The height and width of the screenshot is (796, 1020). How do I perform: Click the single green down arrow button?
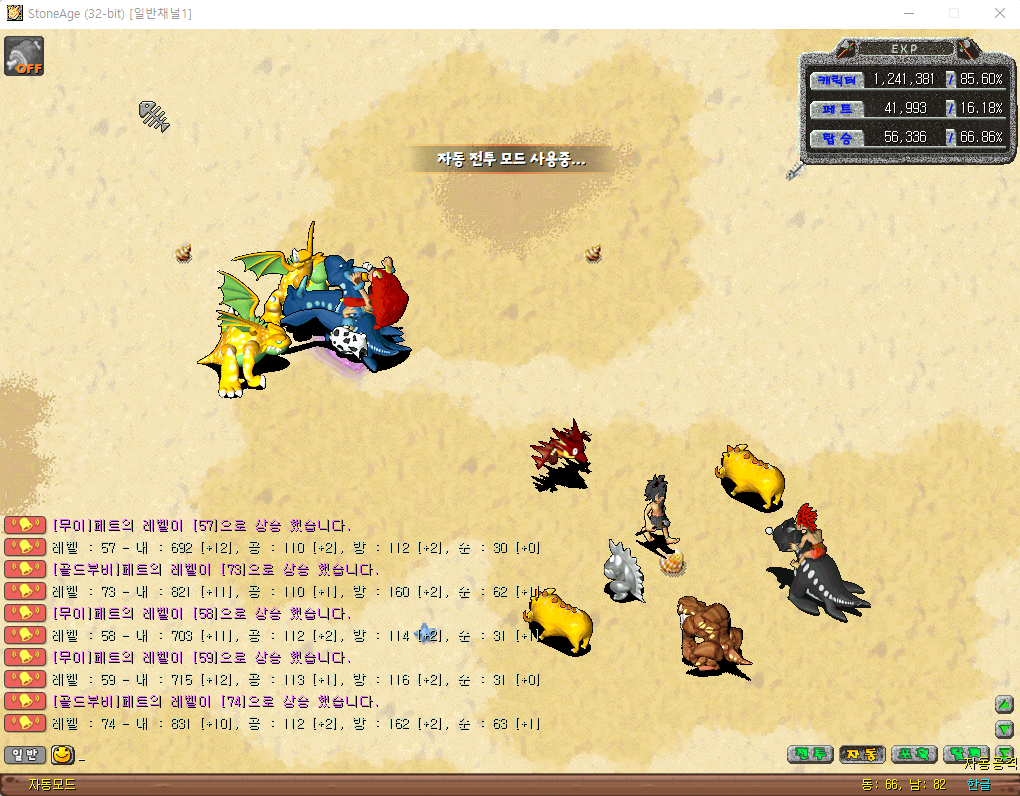pos(1004,728)
